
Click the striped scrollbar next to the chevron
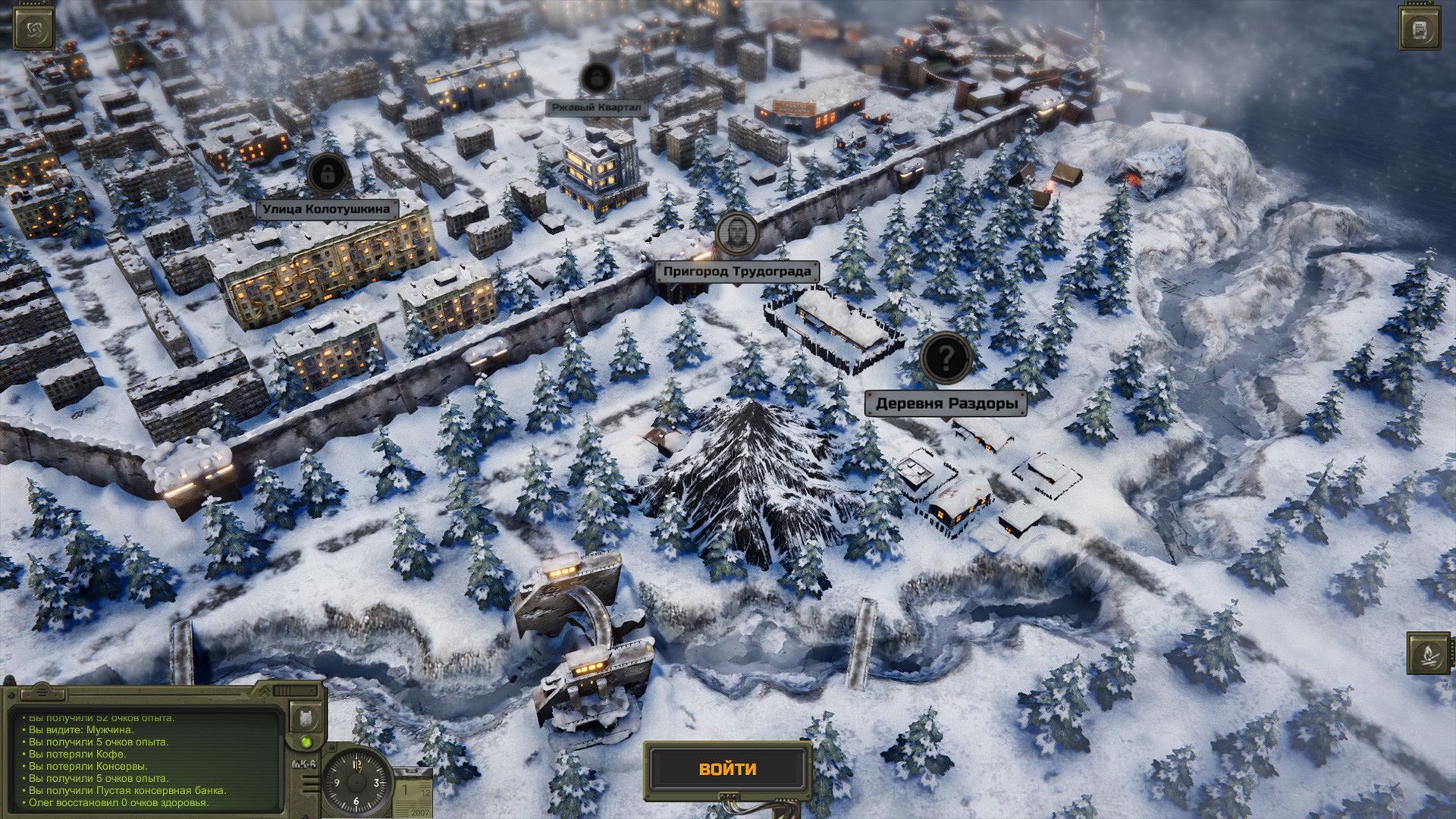(282, 691)
